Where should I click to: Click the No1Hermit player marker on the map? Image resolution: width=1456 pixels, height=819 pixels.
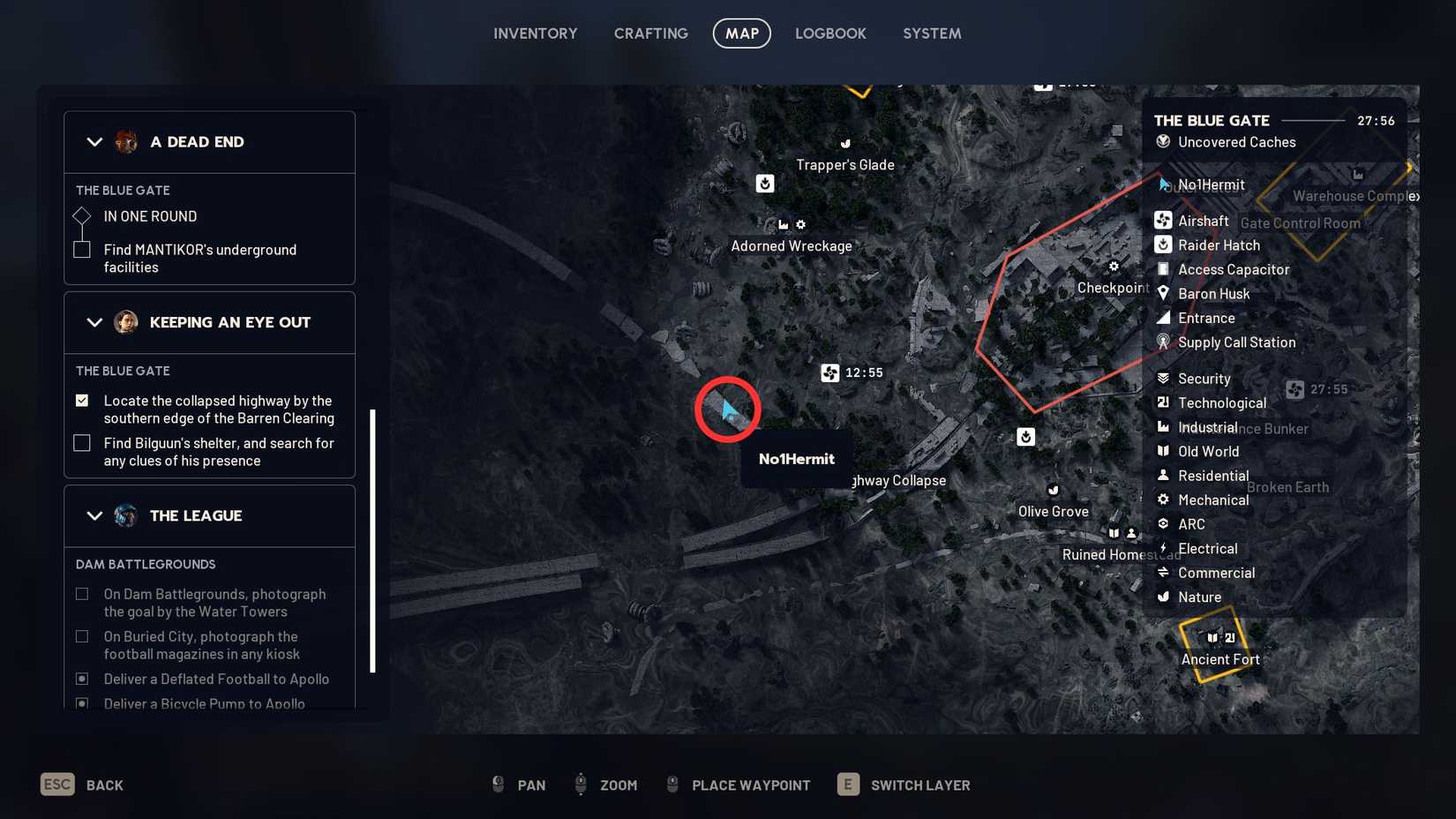tap(726, 409)
